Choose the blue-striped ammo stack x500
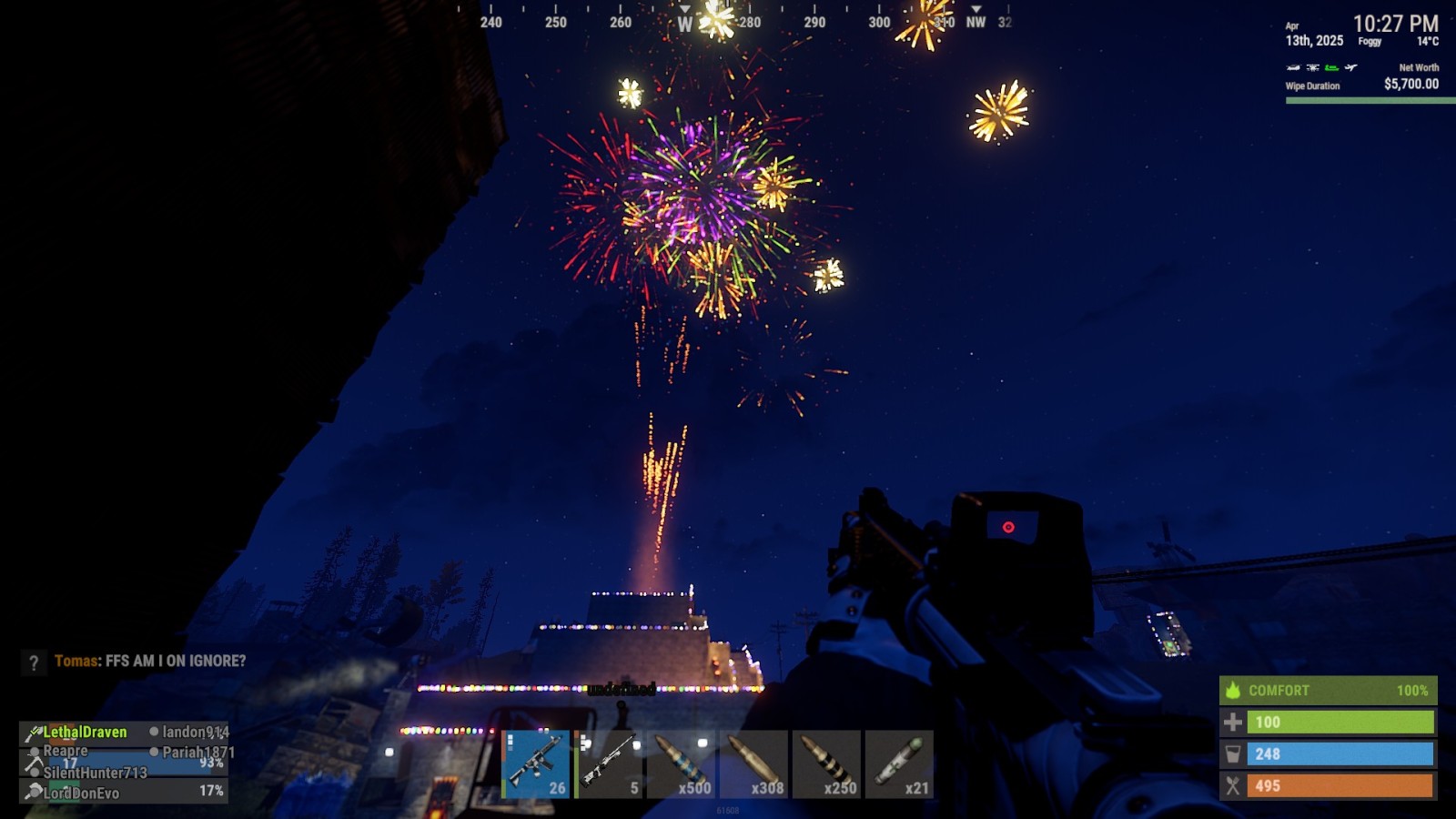This screenshot has width=1456, height=819. (682, 764)
